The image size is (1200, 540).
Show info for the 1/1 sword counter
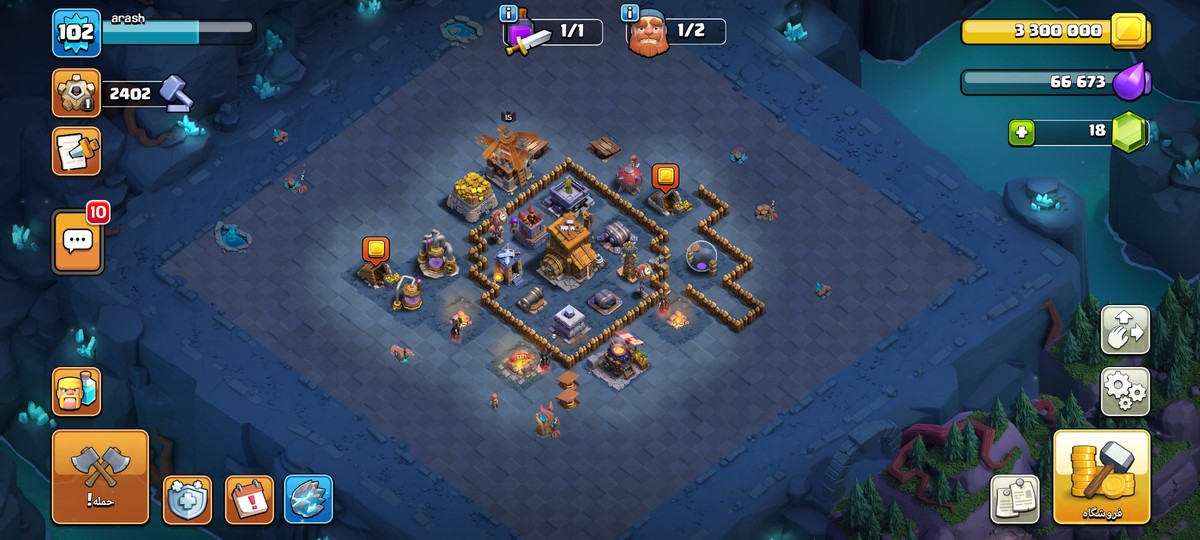click(509, 13)
